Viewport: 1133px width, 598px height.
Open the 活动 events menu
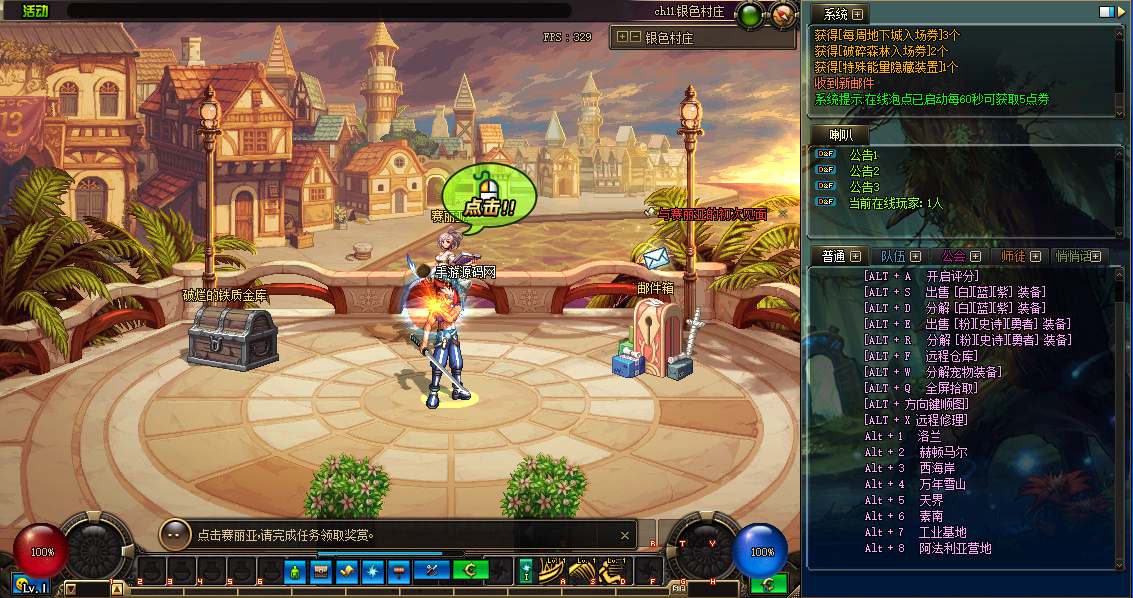click(x=34, y=11)
